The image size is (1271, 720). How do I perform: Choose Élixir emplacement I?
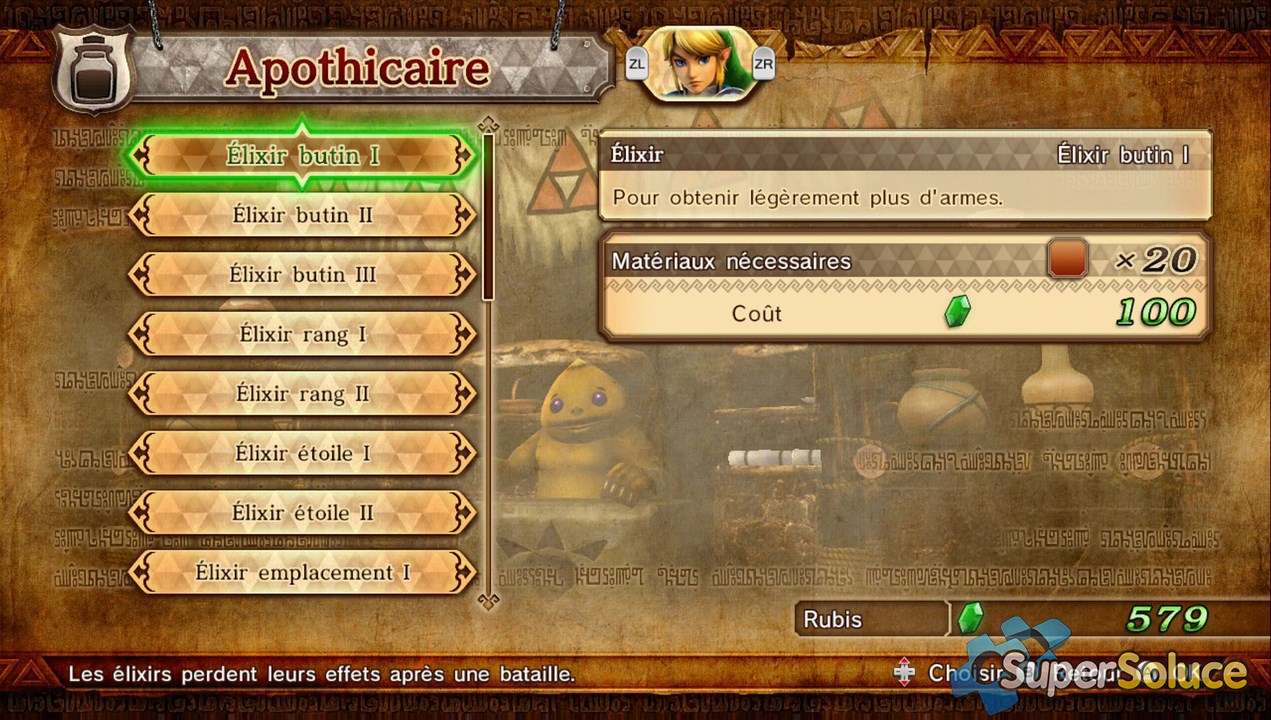[x=303, y=573]
